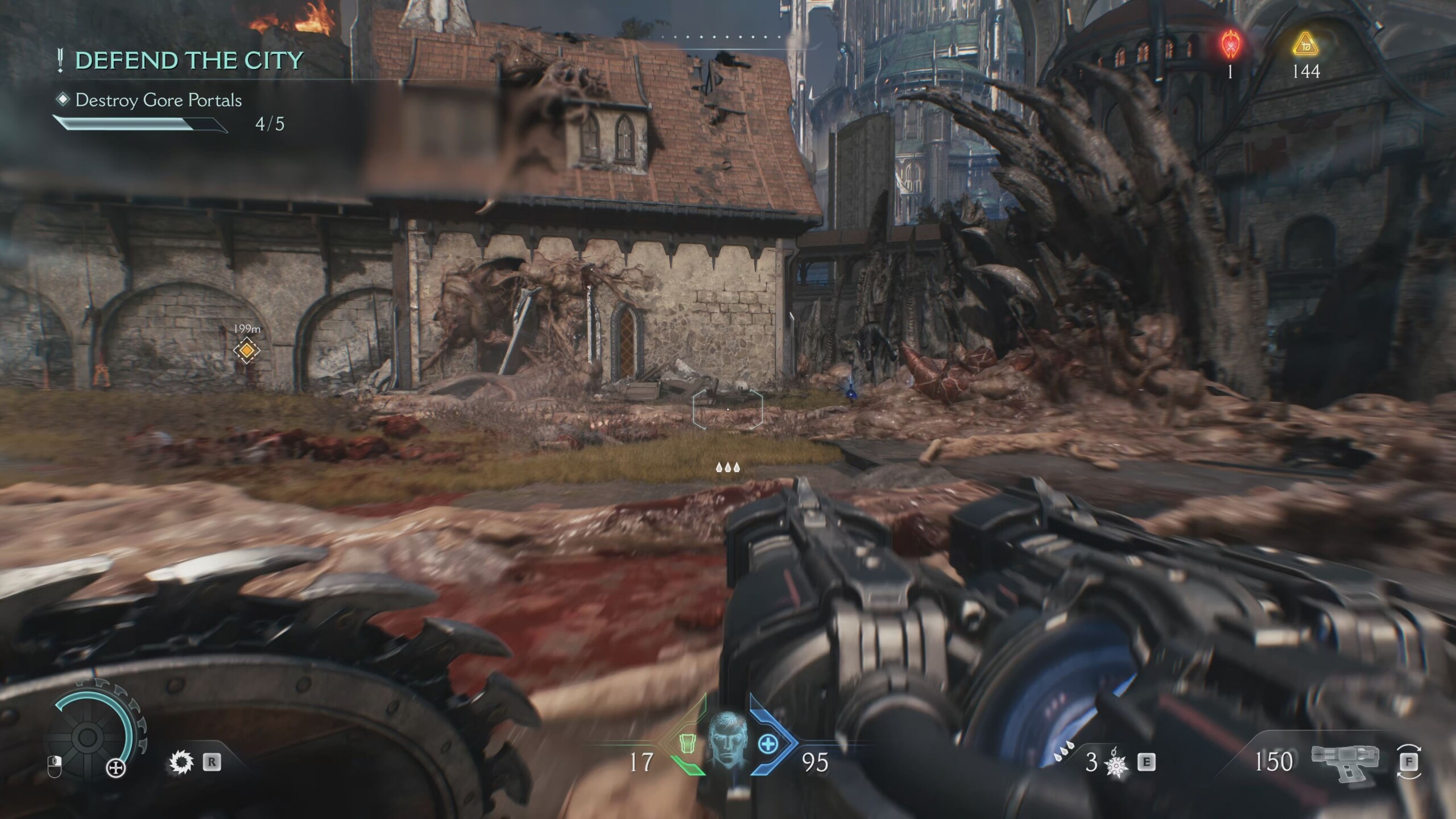Select the spiked flail melee icon
The width and height of the screenshot is (1456, 819).
point(1115,763)
